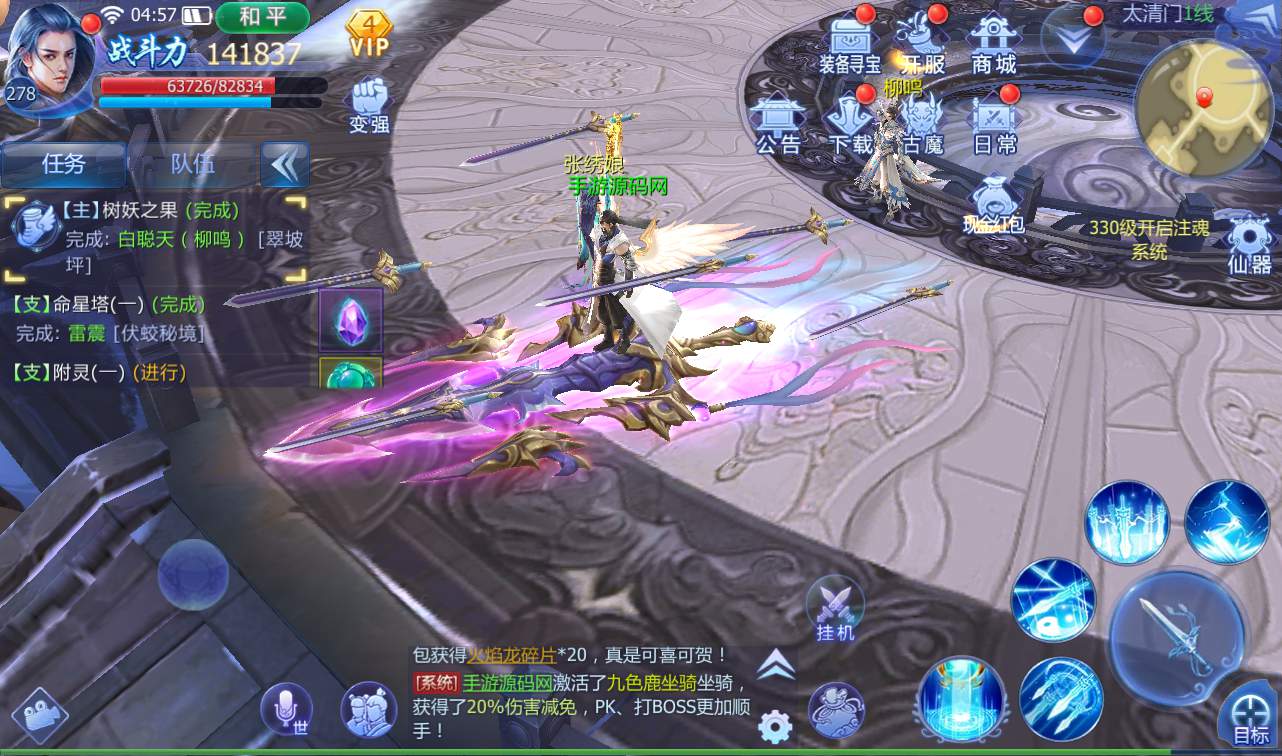Screen dimensions: 1282x756
Task: Claim the 现金红包 red packet
Action: [x=994, y=205]
